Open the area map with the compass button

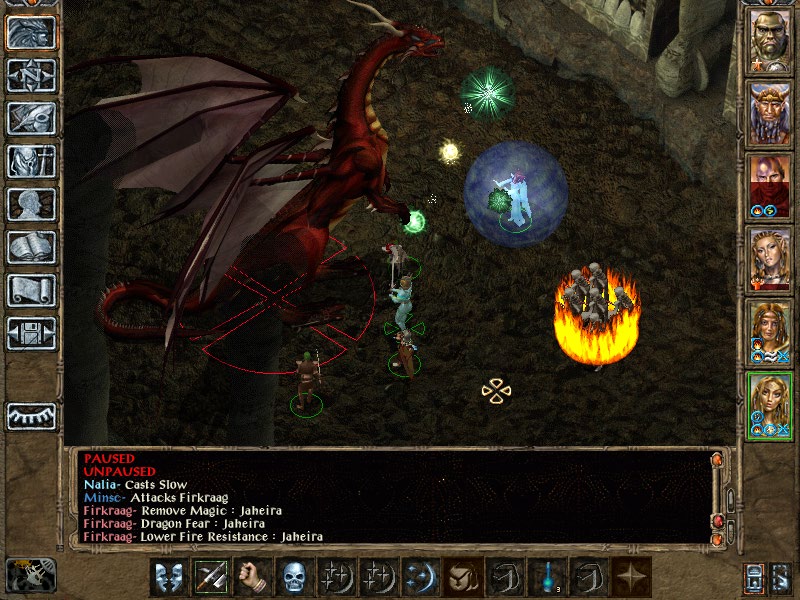[x=31, y=75]
